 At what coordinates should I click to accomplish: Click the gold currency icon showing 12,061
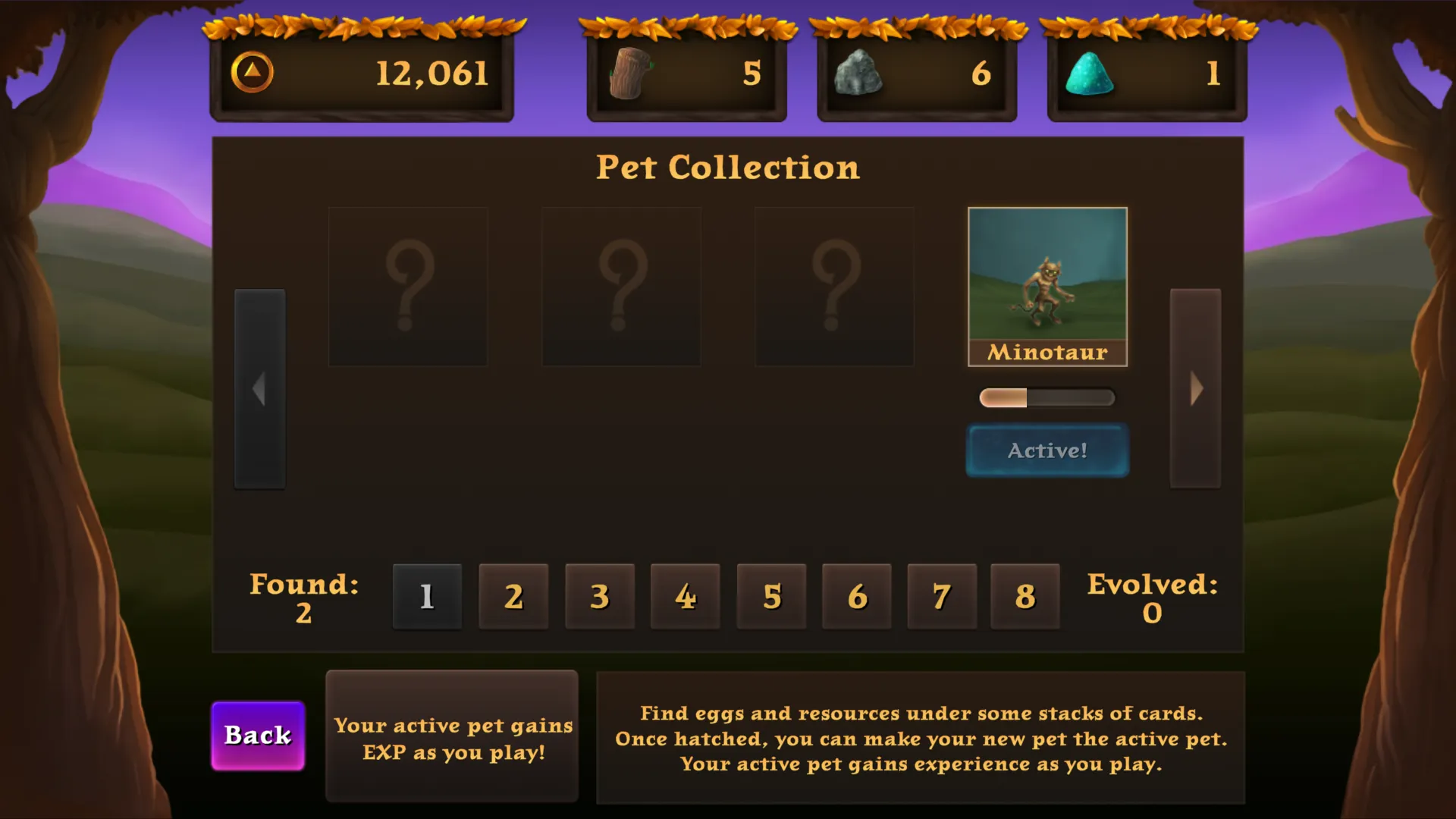[x=254, y=72]
